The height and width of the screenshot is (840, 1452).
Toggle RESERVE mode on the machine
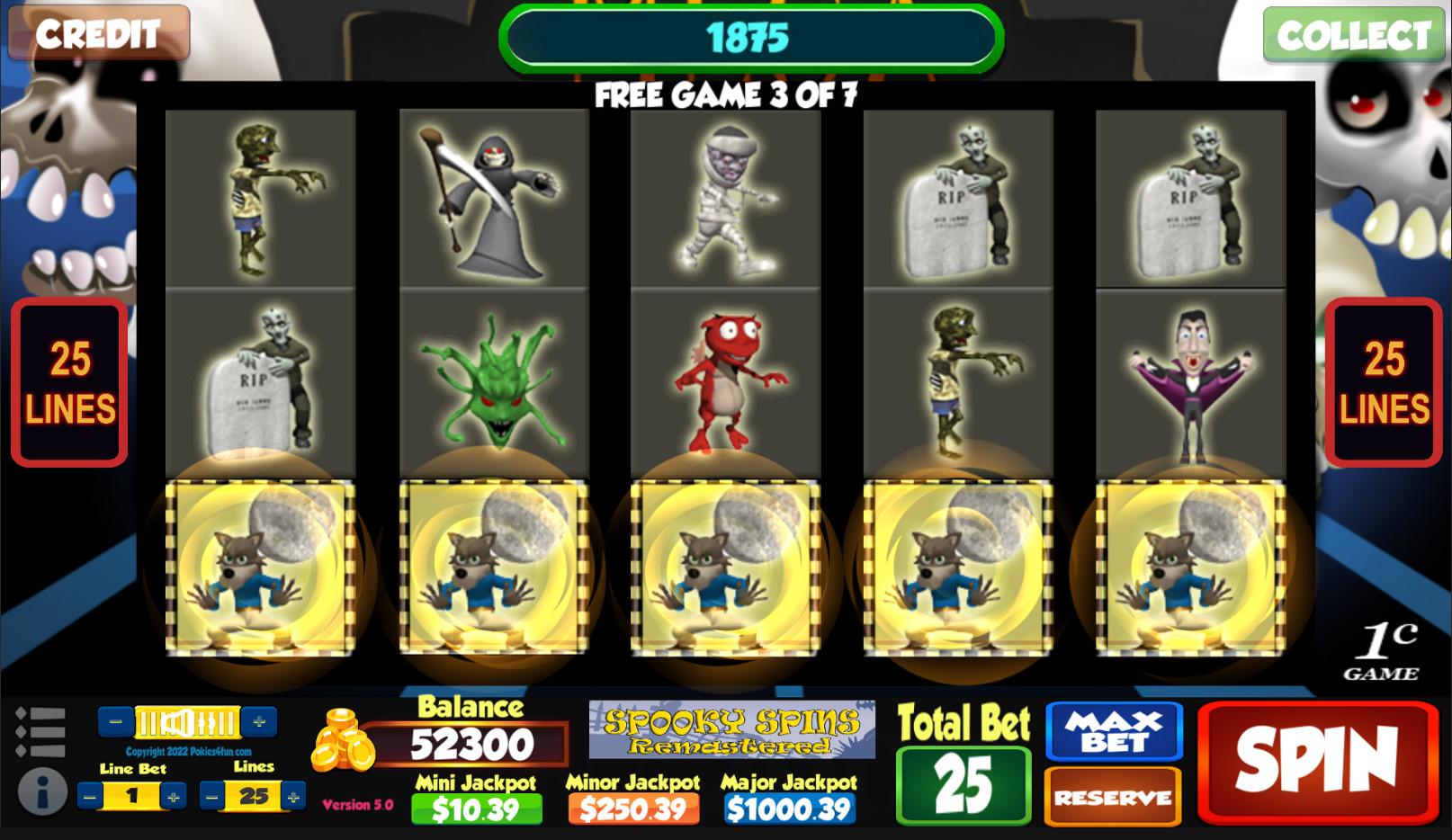click(x=1113, y=797)
